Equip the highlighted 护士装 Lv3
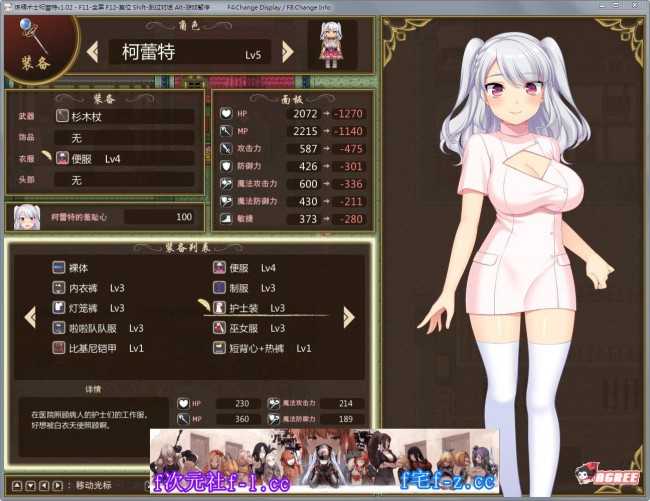 (256, 308)
